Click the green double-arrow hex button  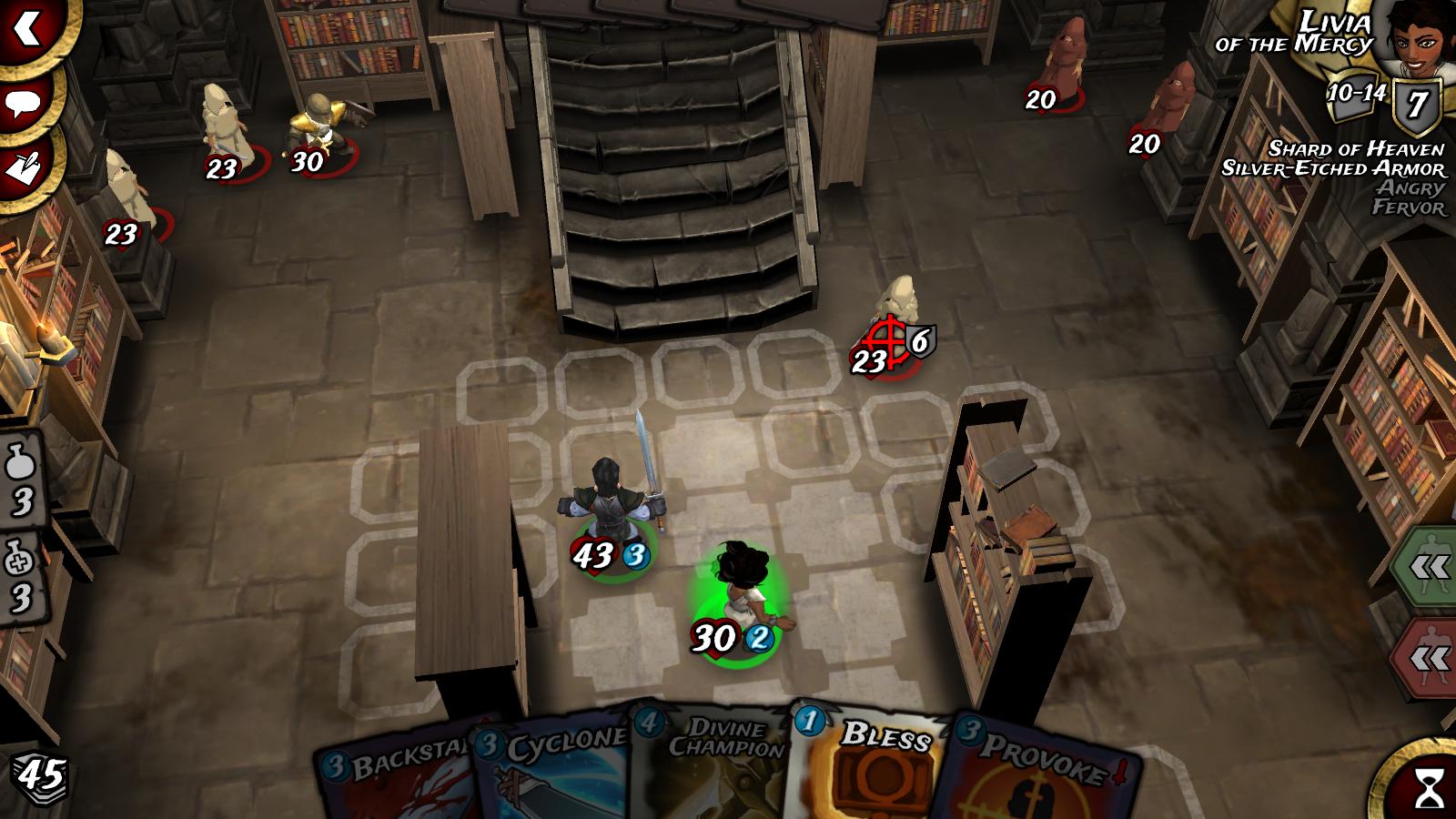(1429, 568)
